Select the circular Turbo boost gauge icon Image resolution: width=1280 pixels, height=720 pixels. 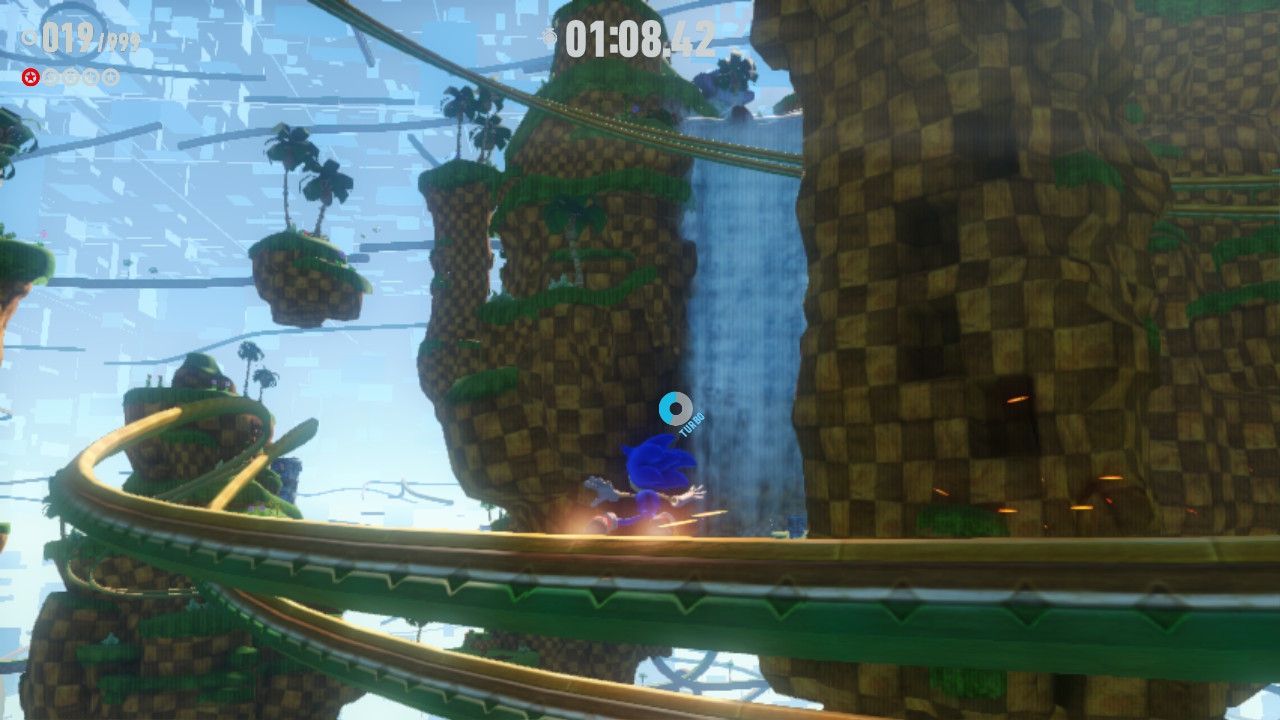(x=675, y=408)
